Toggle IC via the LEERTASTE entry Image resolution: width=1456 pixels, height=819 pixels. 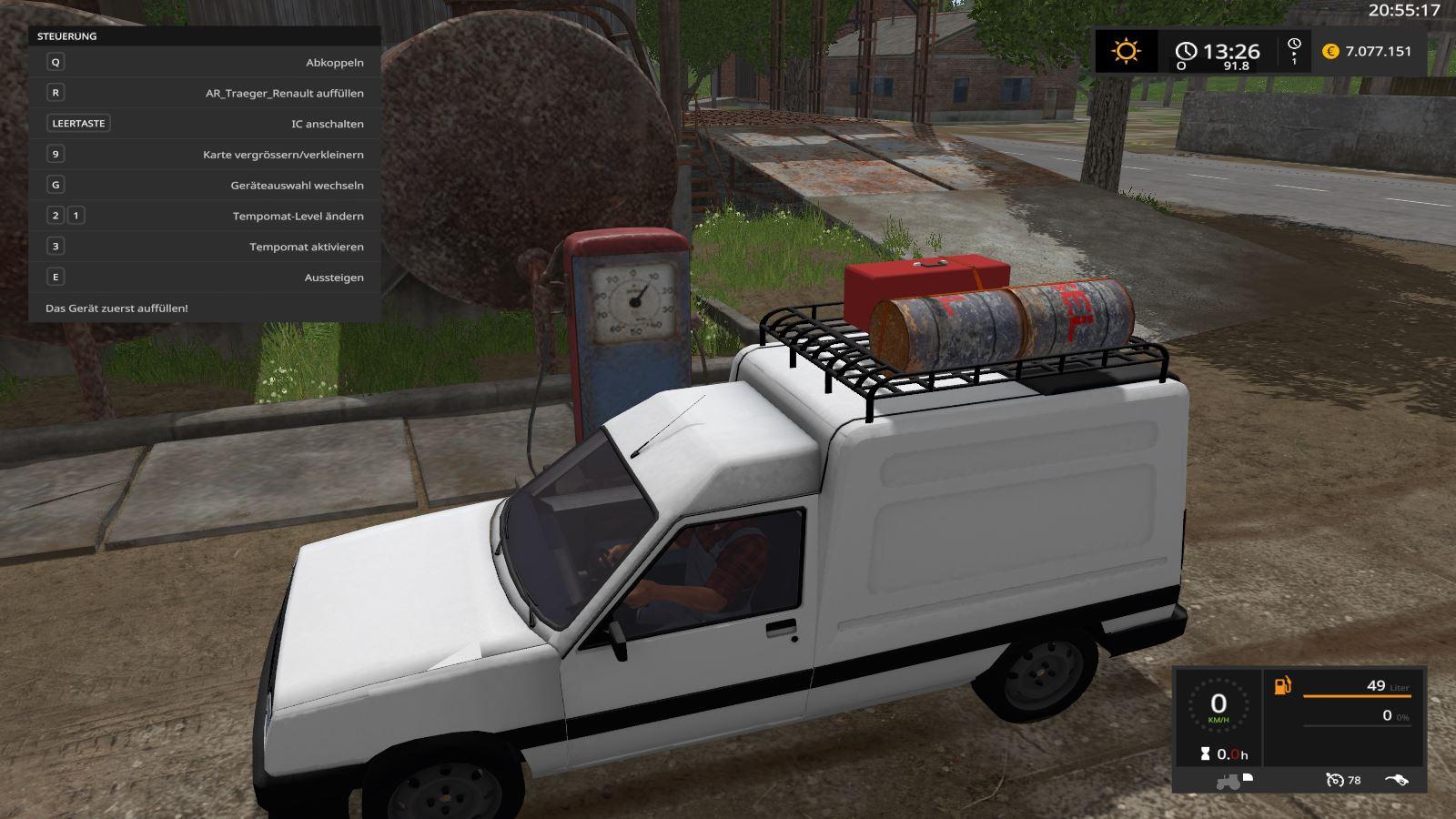pyautogui.click(x=80, y=123)
